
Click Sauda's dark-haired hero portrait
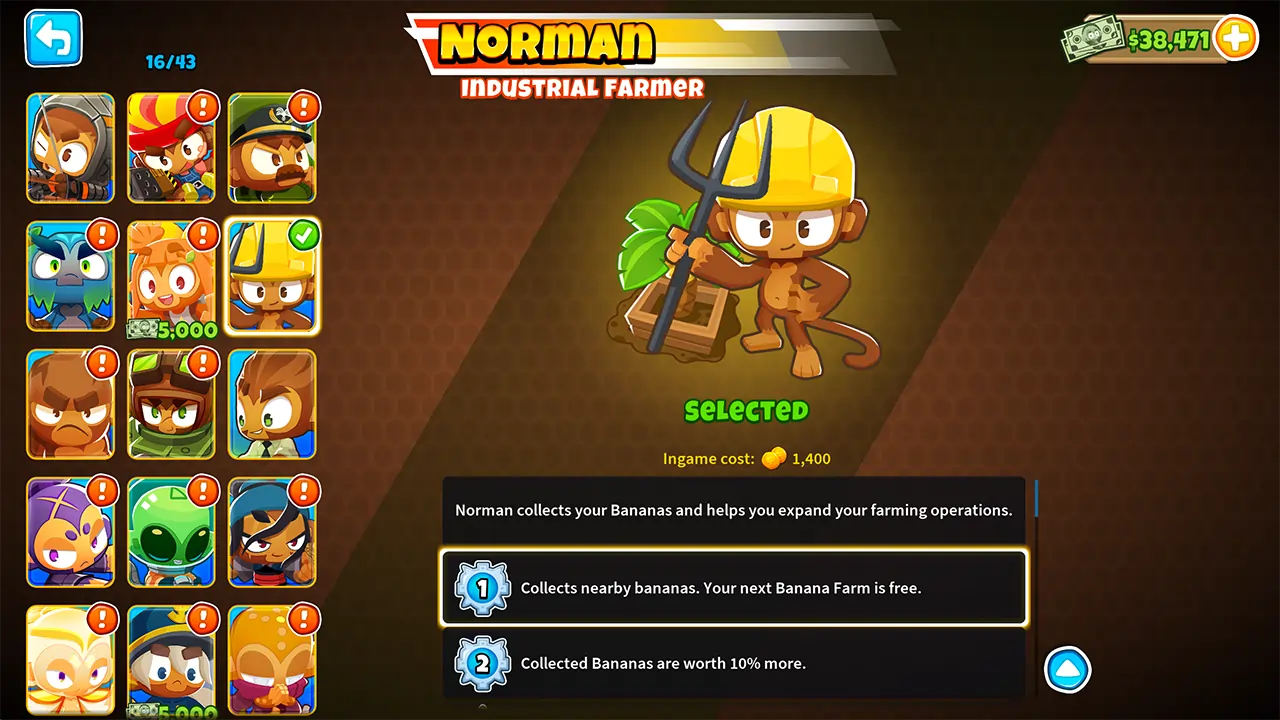point(272,532)
